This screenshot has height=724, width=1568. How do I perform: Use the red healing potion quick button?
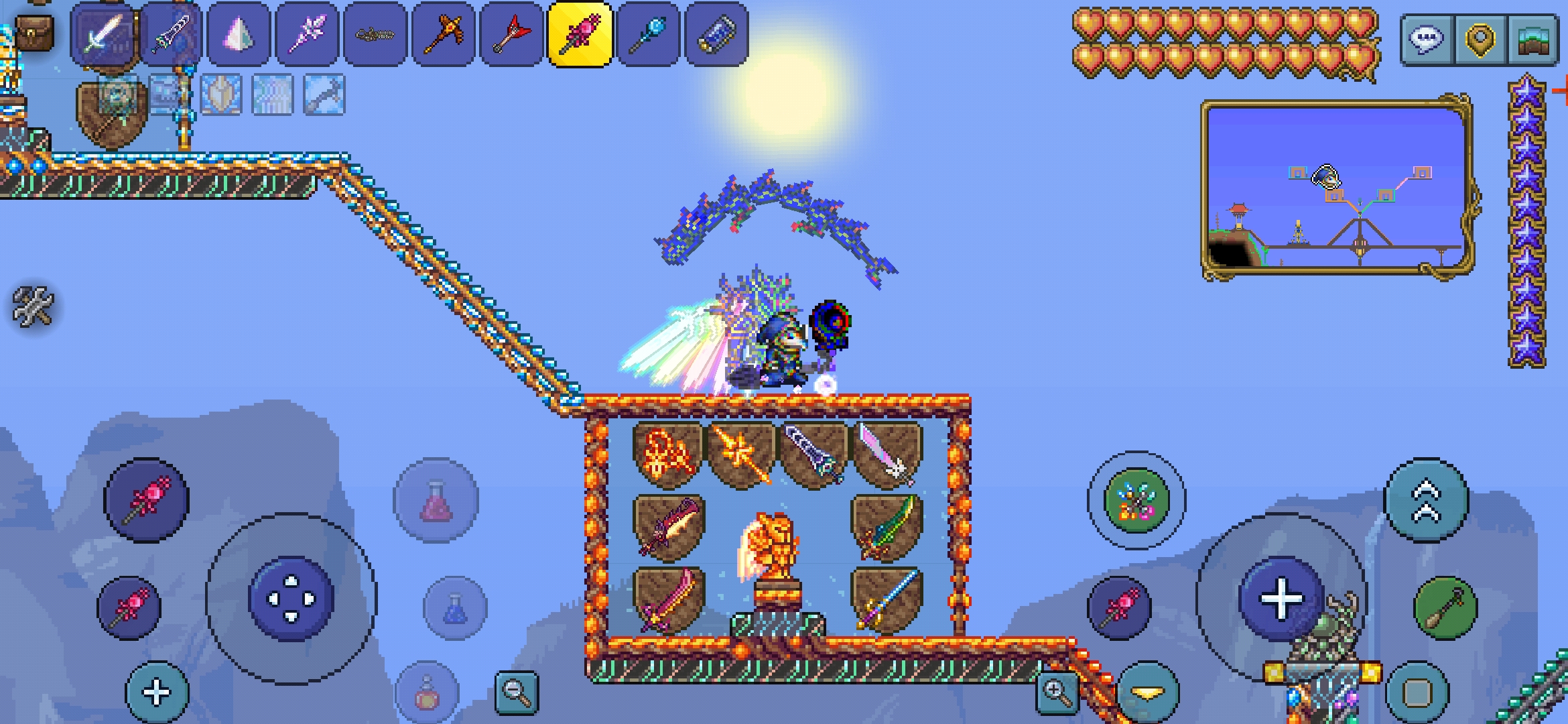point(436,501)
